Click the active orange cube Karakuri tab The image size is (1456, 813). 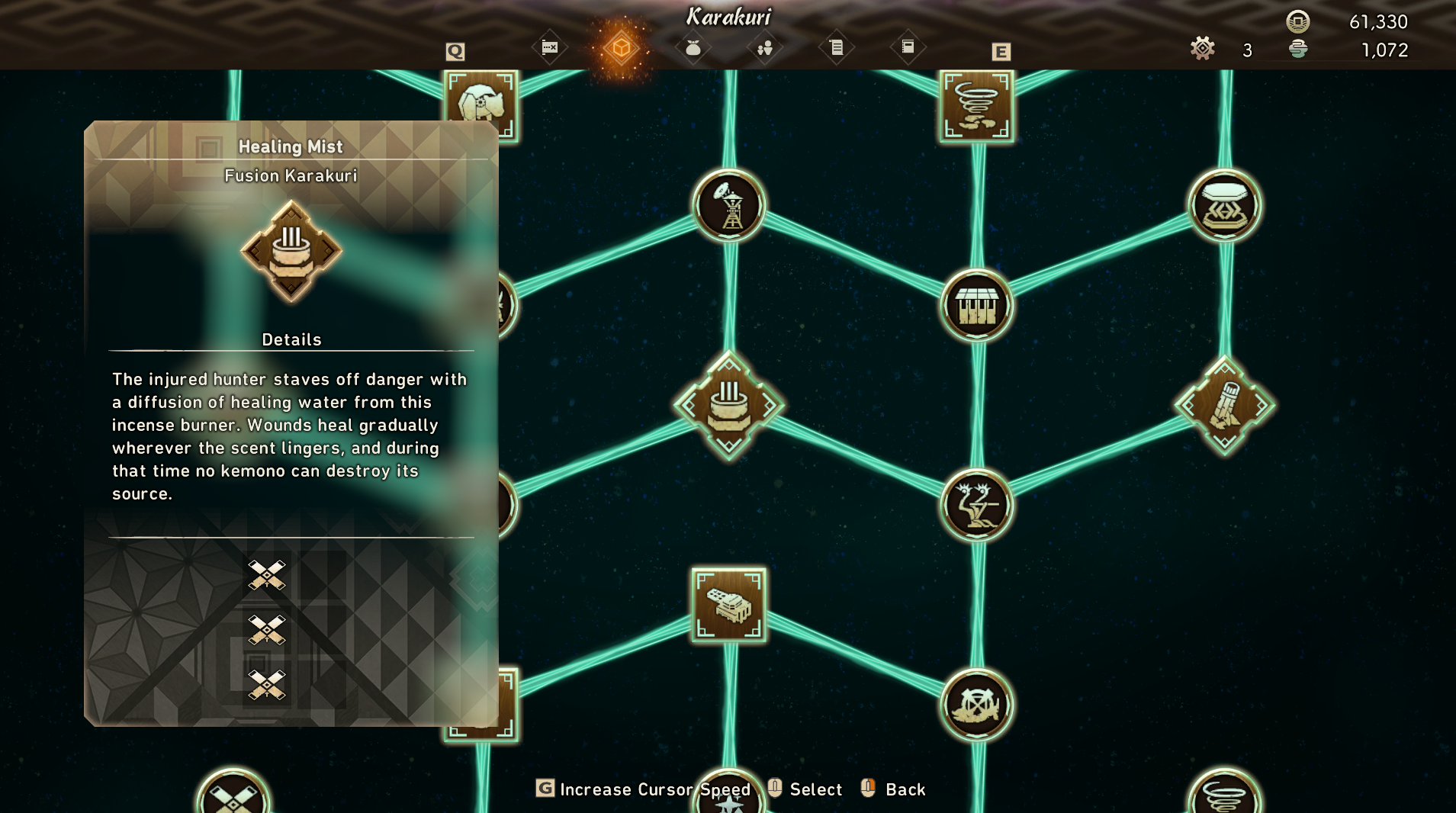tap(621, 48)
